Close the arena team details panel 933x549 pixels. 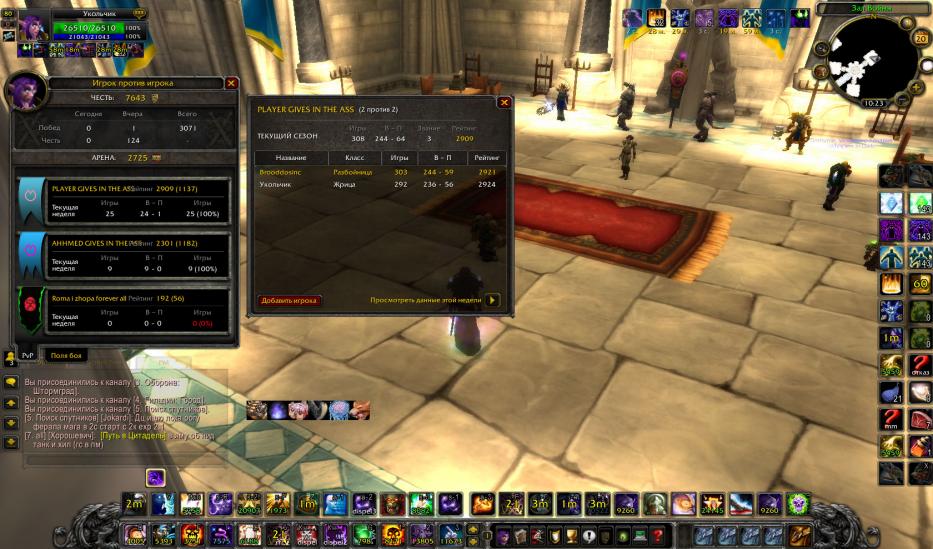[504, 102]
